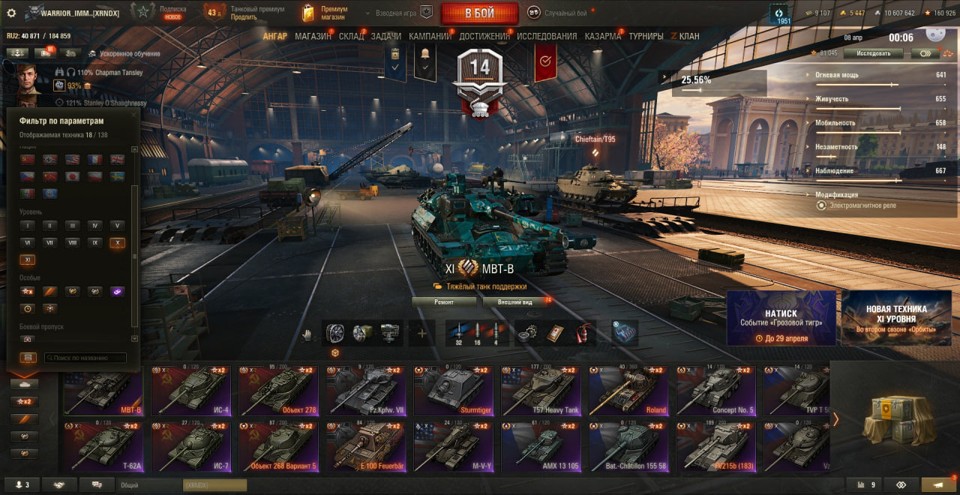The width and height of the screenshot is (960, 495).
Task: Open the «ЗАДАЧИ» missions tab
Action: [386, 36]
